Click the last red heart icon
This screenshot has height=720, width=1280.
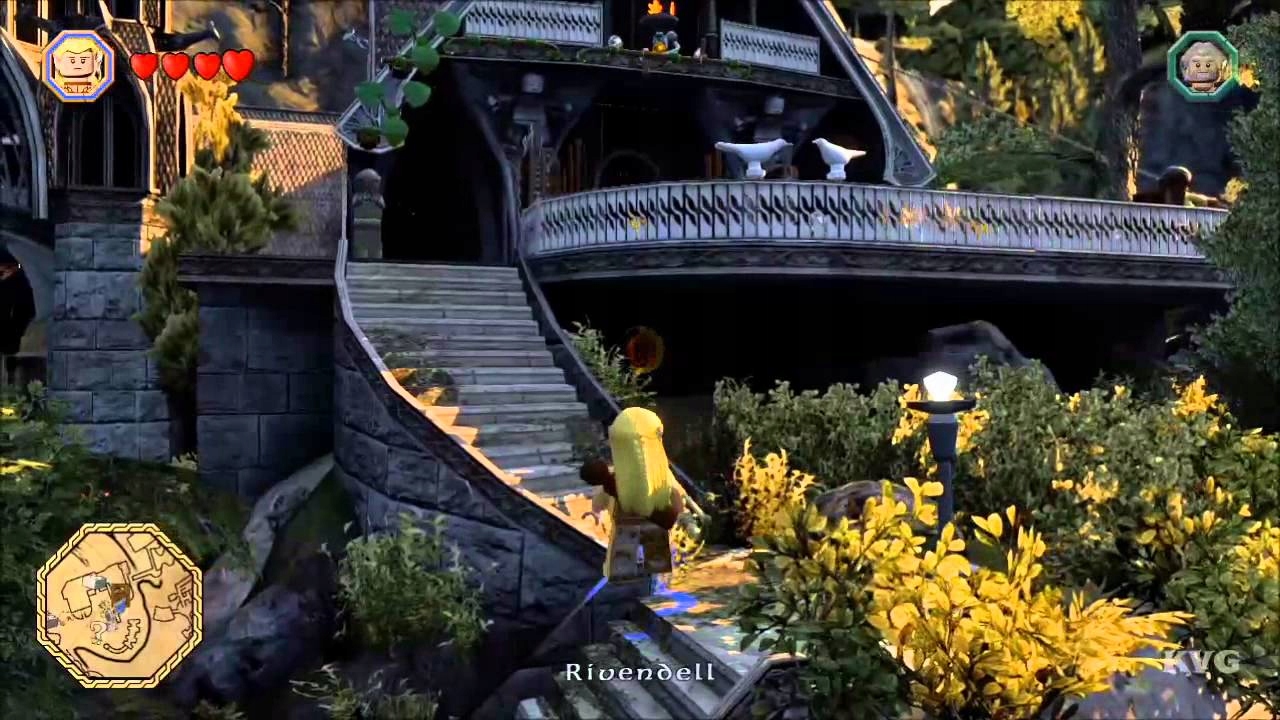click(x=237, y=66)
